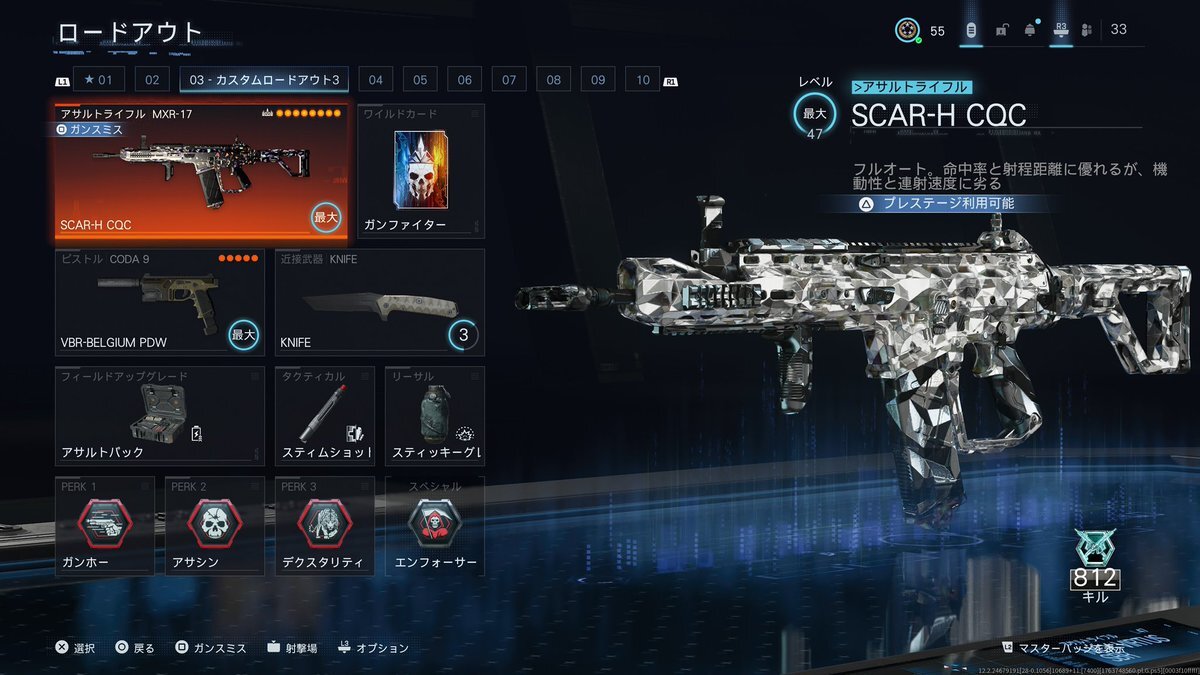Open the notification bell icon
The image size is (1200, 675).
tap(1030, 30)
